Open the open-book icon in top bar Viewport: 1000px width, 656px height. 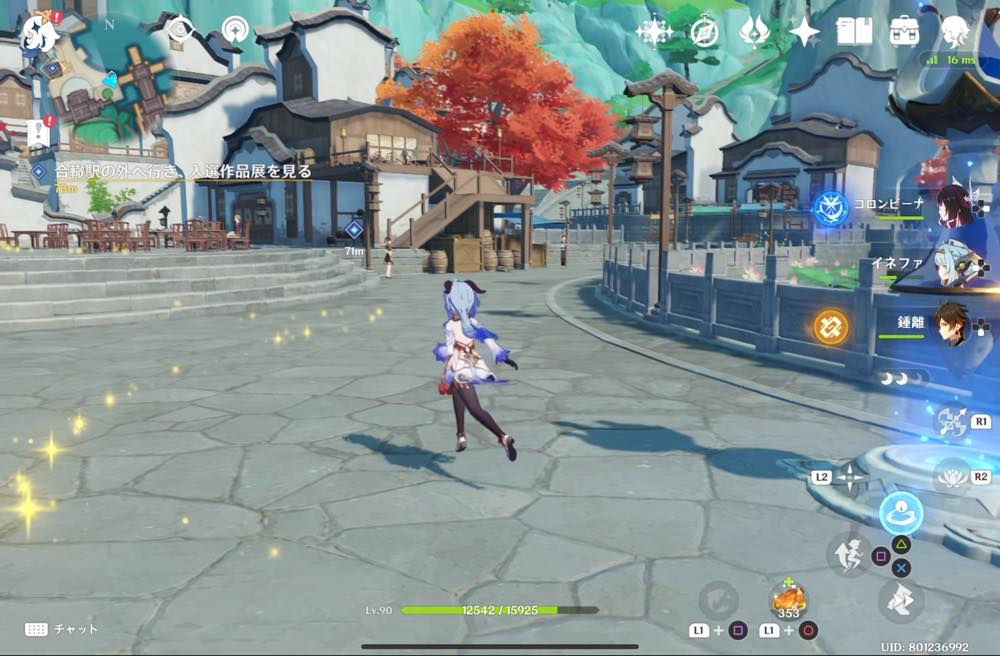[x=854, y=32]
